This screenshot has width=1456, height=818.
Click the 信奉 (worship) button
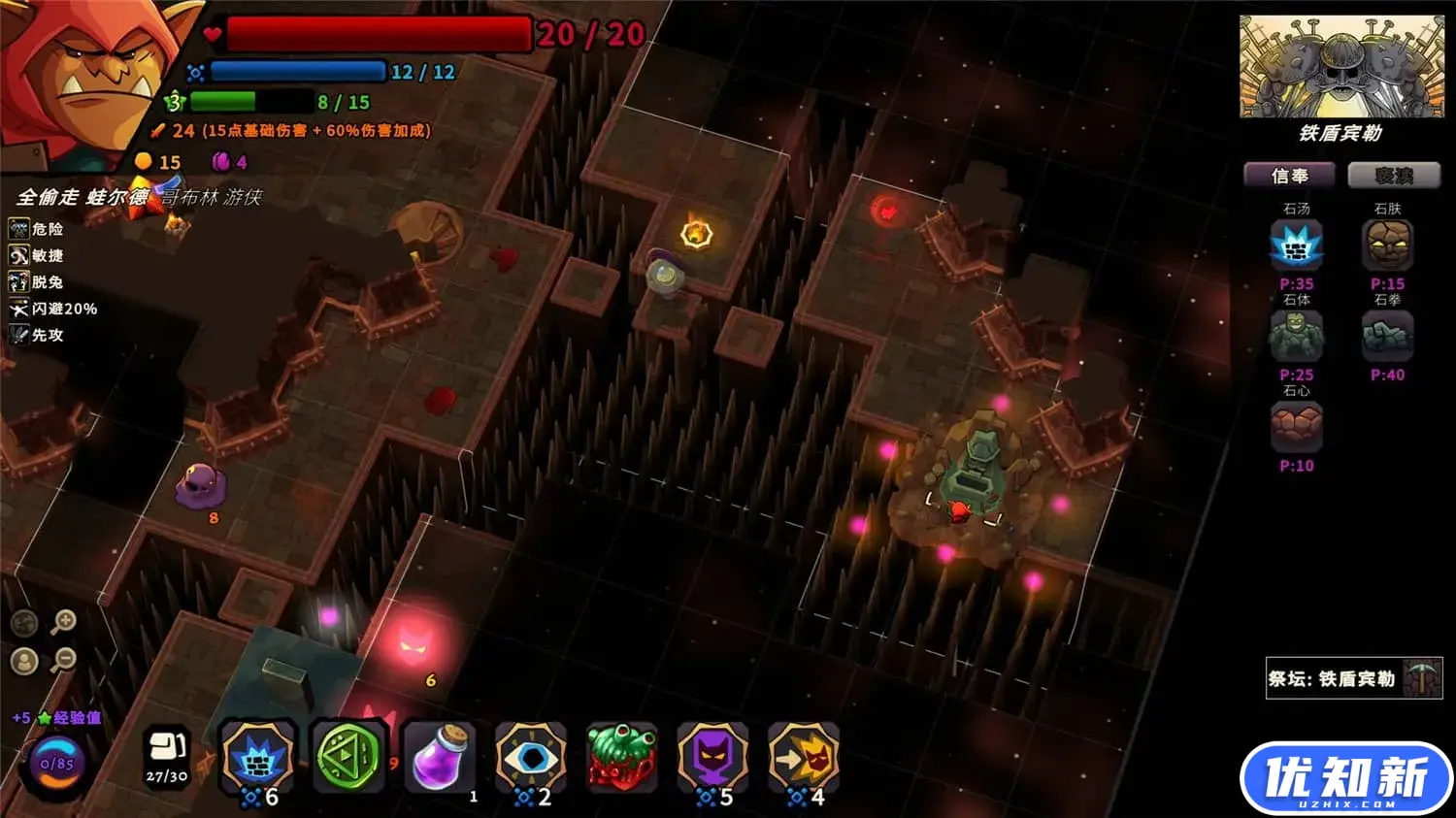(1289, 176)
